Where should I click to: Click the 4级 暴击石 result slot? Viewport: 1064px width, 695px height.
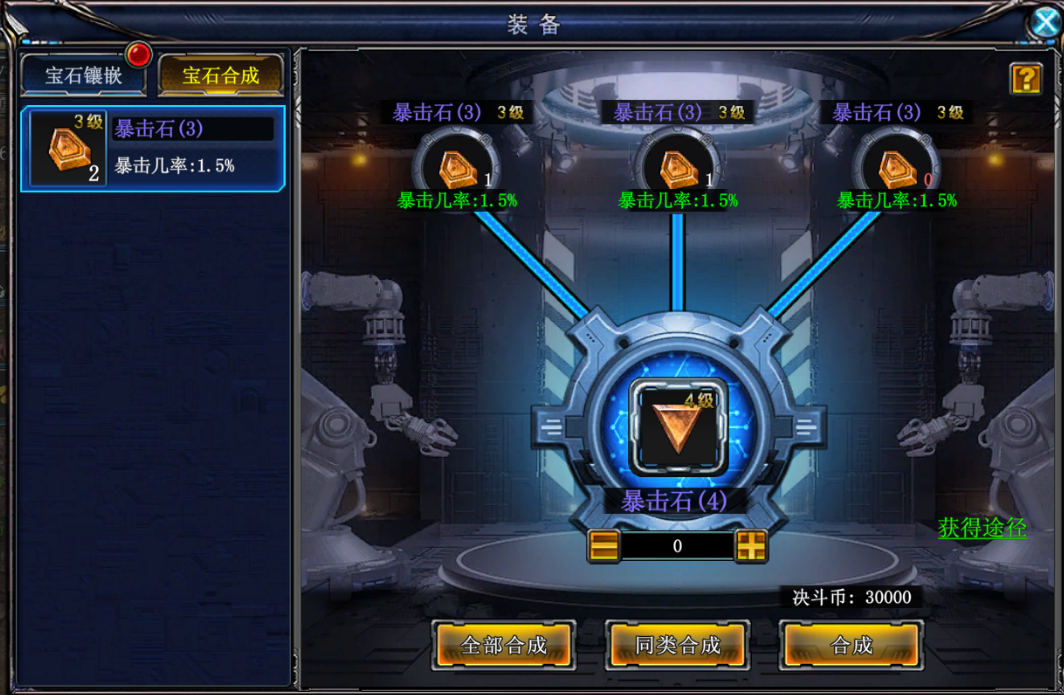tap(679, 428)
